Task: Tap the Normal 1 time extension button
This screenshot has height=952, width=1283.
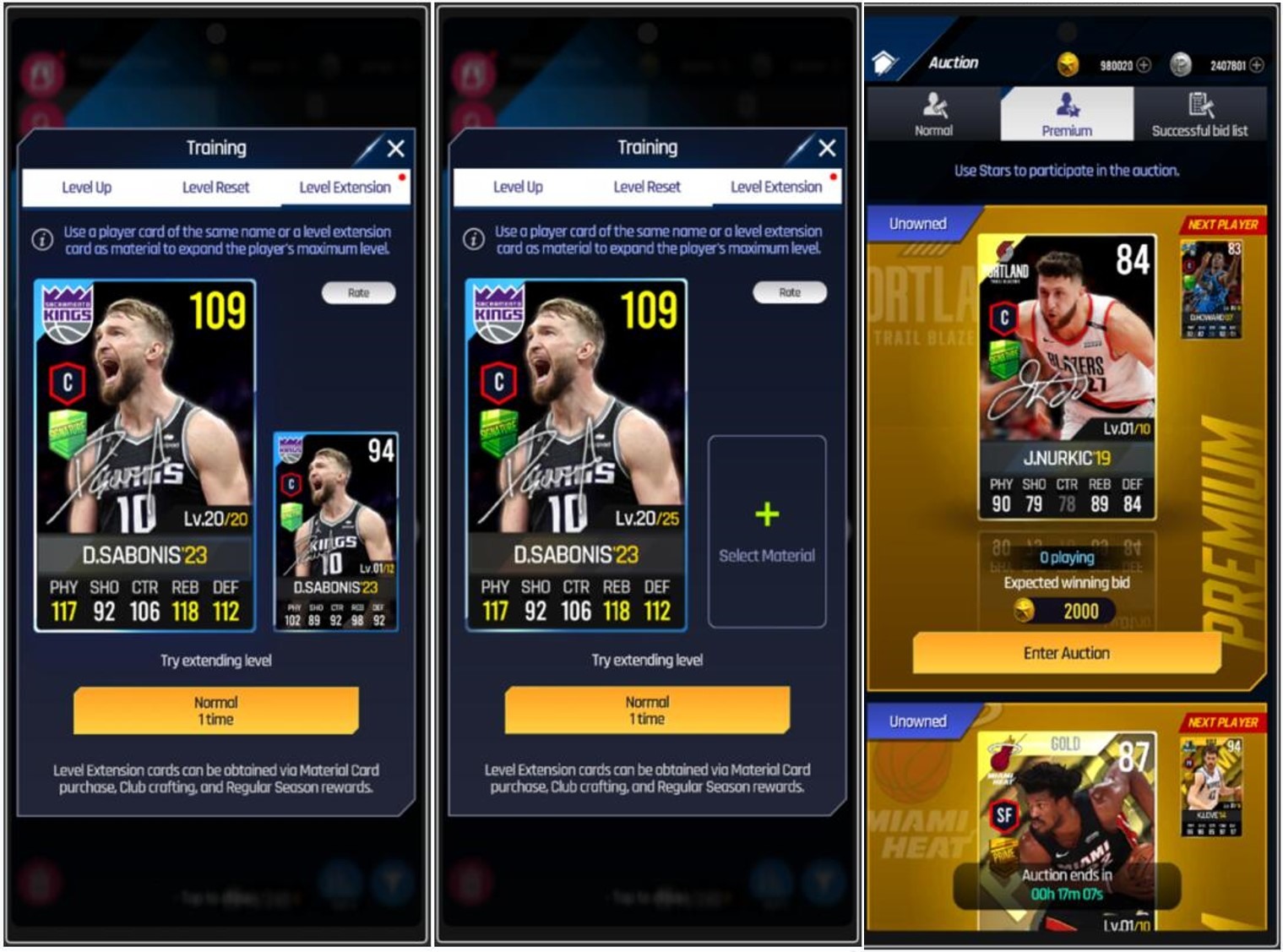Action: pos(216,710)
